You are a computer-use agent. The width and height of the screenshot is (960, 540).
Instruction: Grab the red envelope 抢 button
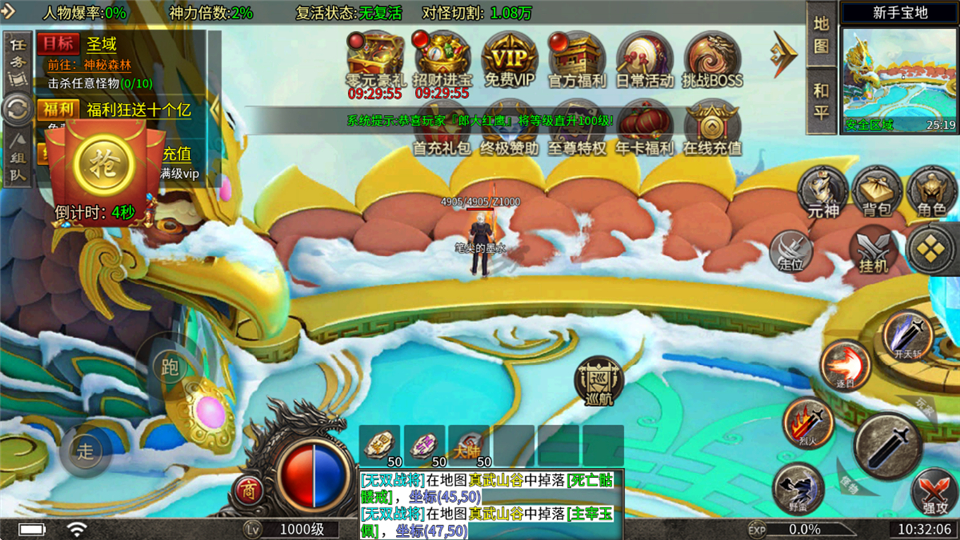click(101, 159)
